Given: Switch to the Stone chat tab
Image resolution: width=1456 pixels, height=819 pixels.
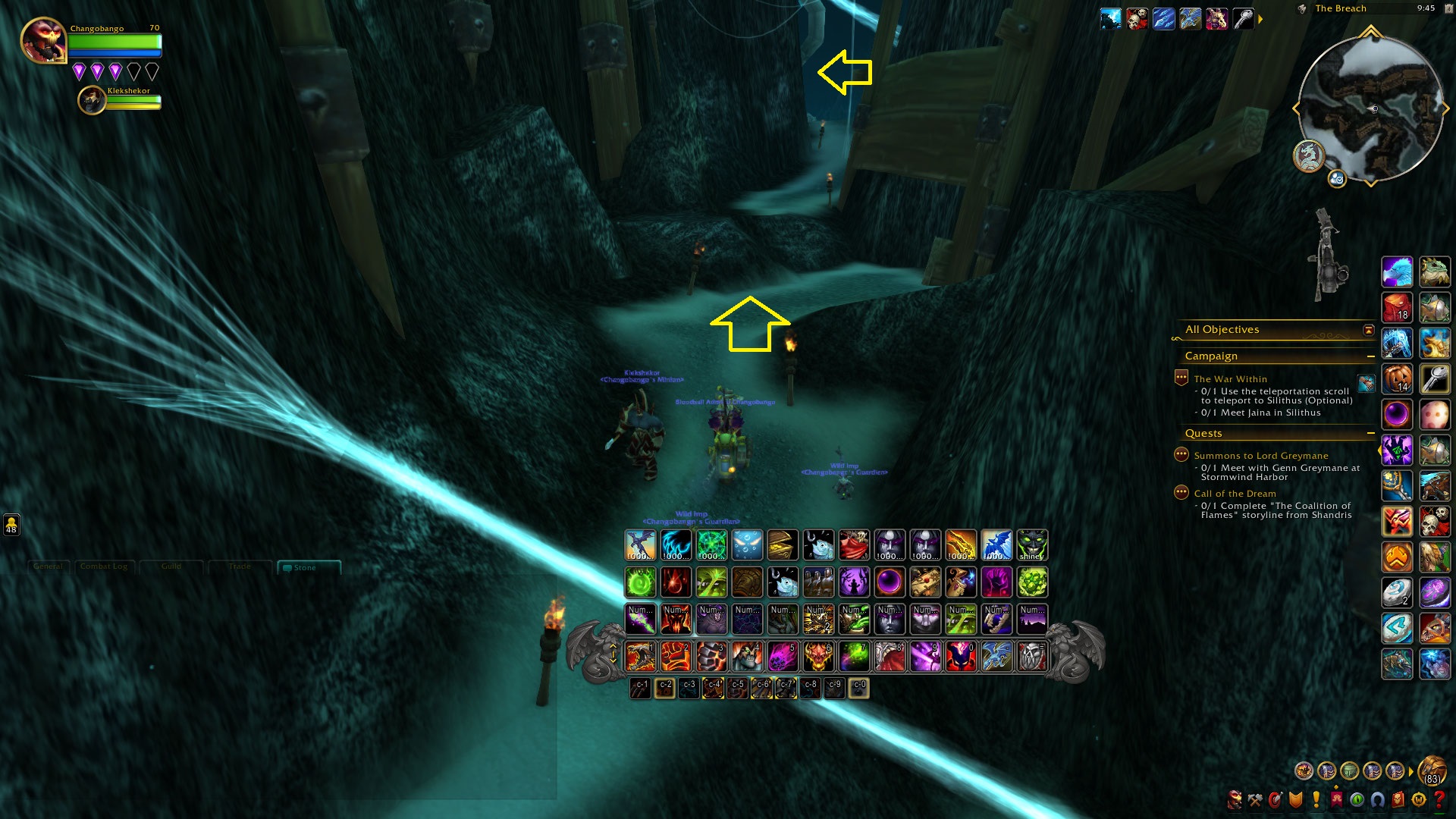Looking at the screenshot, I should pyautogui.click(x=305, y=567).
